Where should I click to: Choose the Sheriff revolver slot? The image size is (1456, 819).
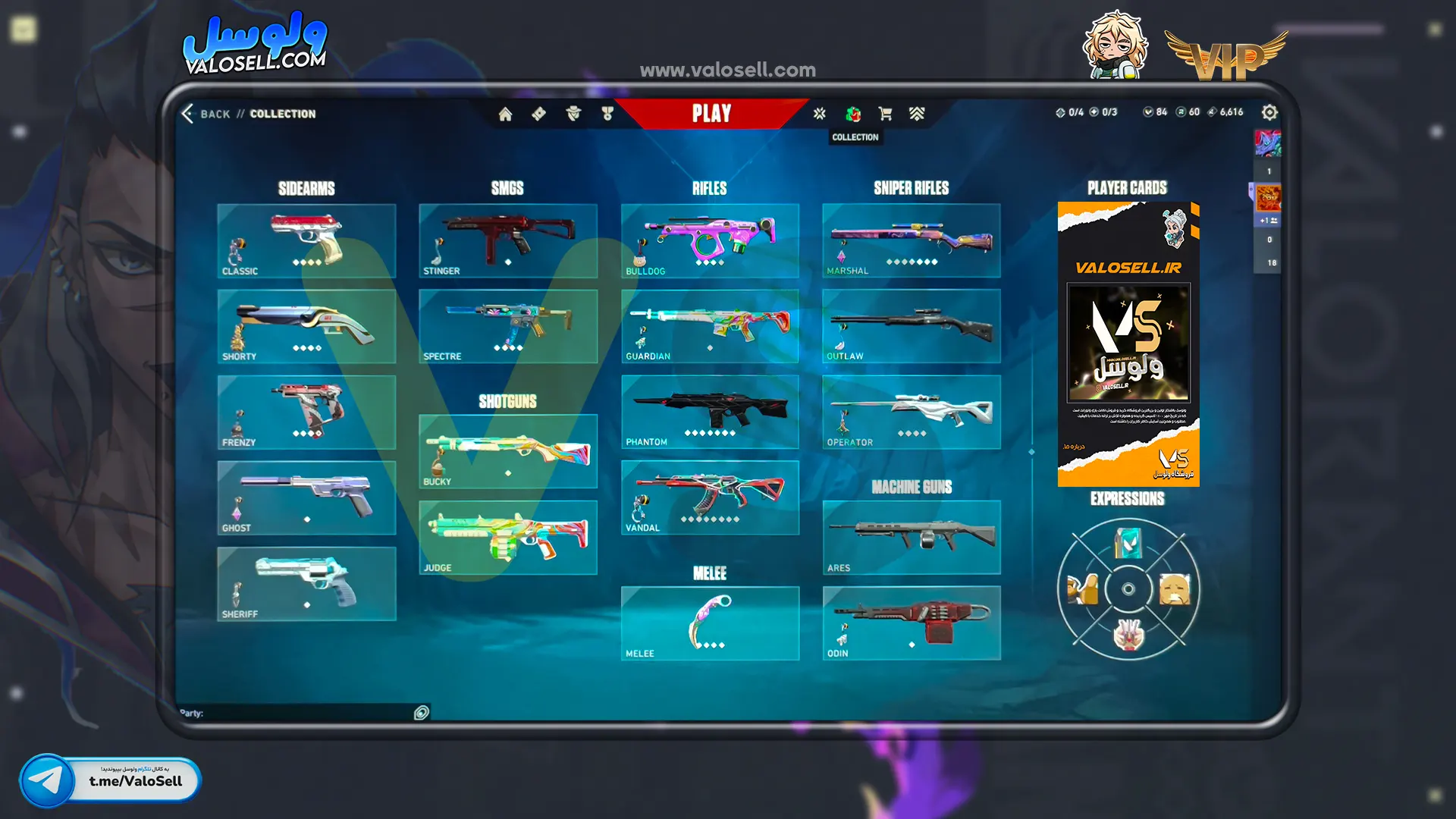[306, 583]
